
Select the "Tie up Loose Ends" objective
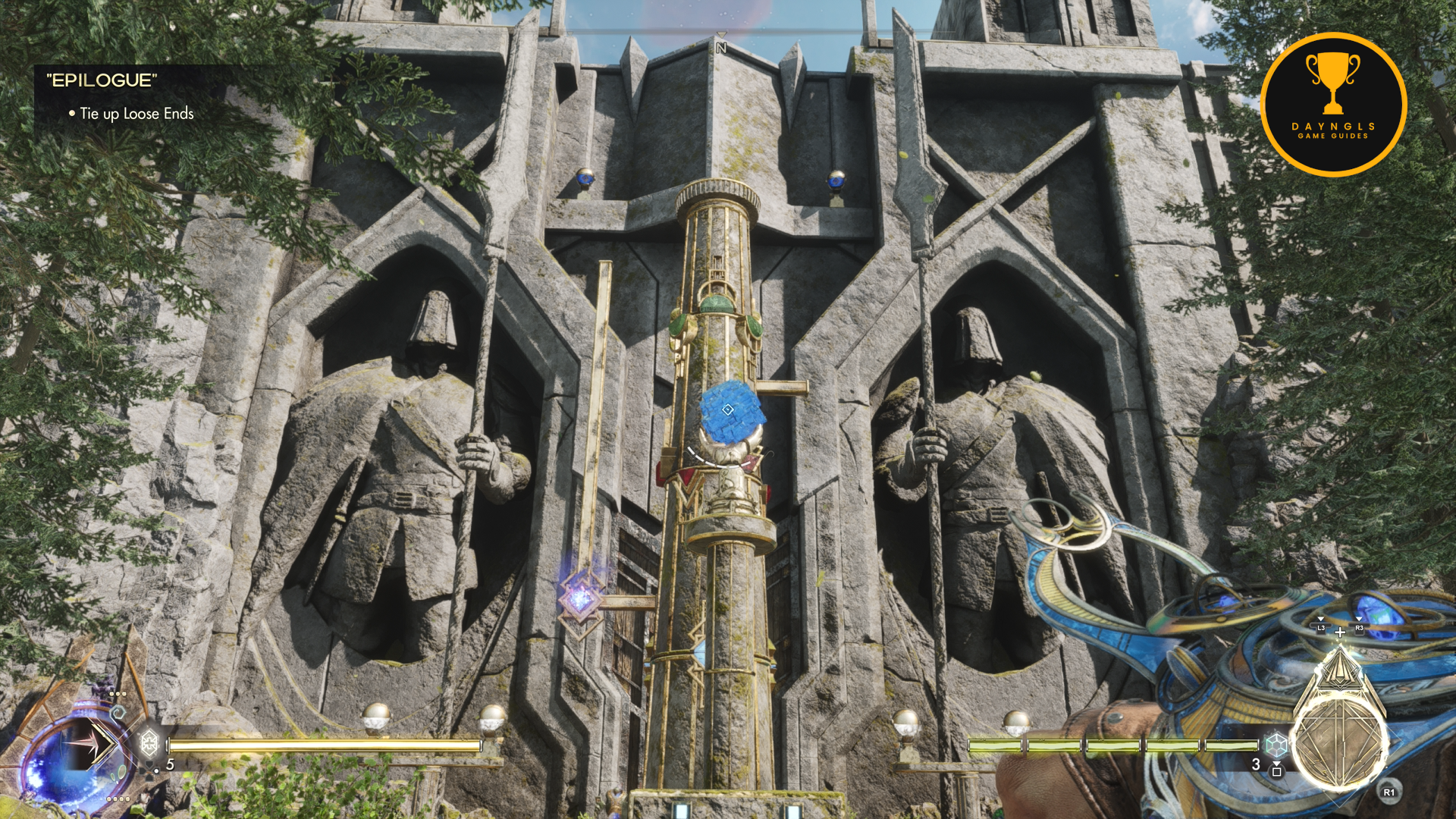(136, 114)
